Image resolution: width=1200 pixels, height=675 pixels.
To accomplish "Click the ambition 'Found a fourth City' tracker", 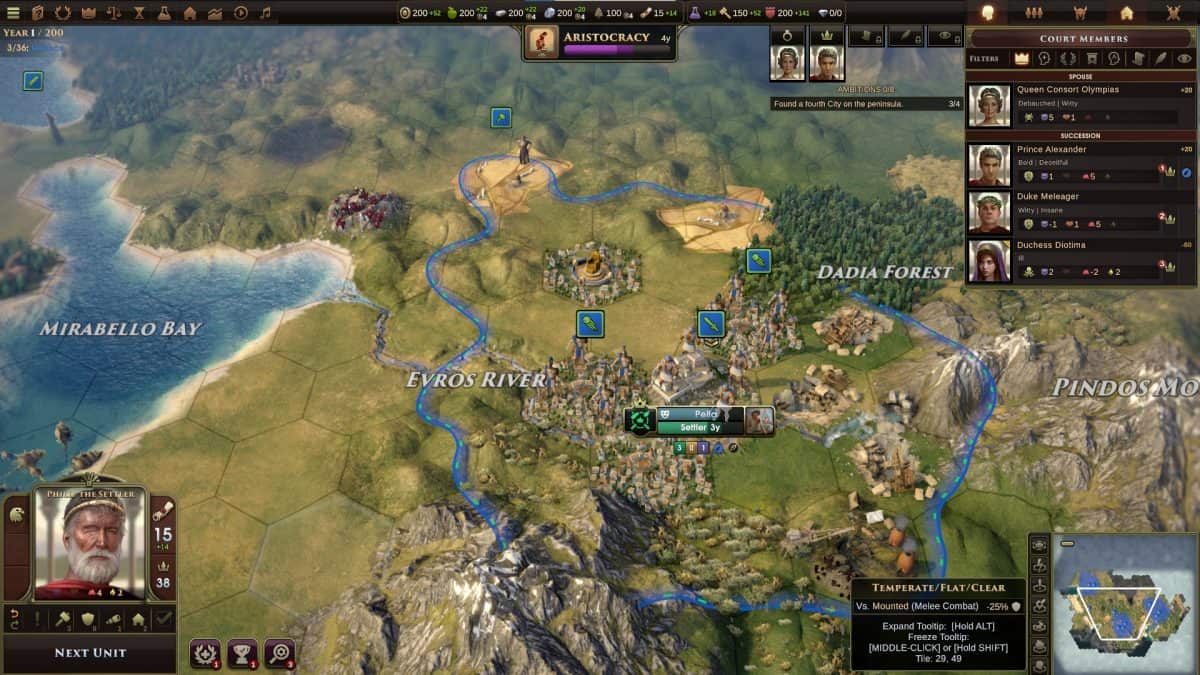I will tap(866, 103).
